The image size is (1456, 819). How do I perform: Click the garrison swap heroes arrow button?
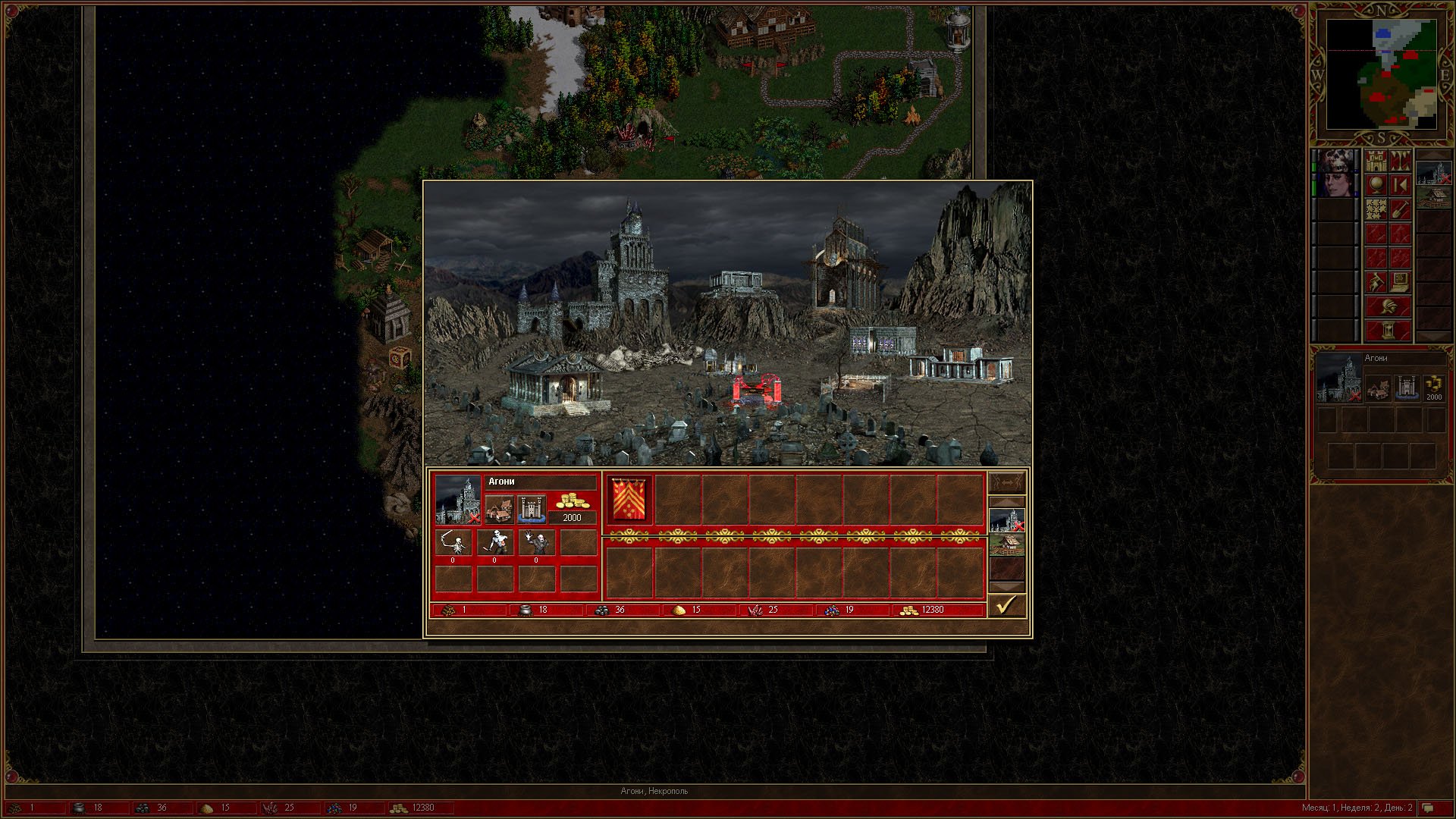(1006, 482)
